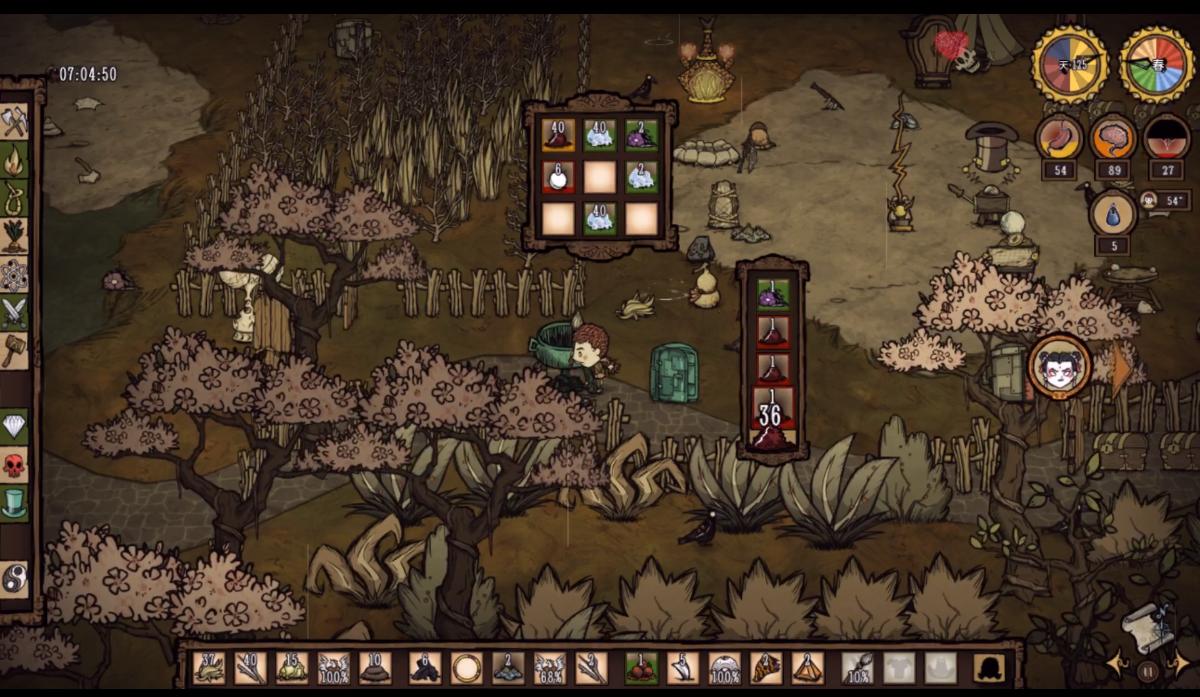Open the hammer Structures crafting tab

coord(15,350)
